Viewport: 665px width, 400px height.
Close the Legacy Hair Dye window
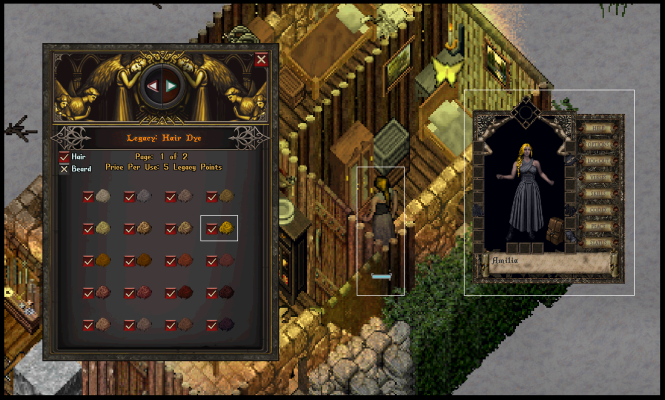click(x=261, y=60)
